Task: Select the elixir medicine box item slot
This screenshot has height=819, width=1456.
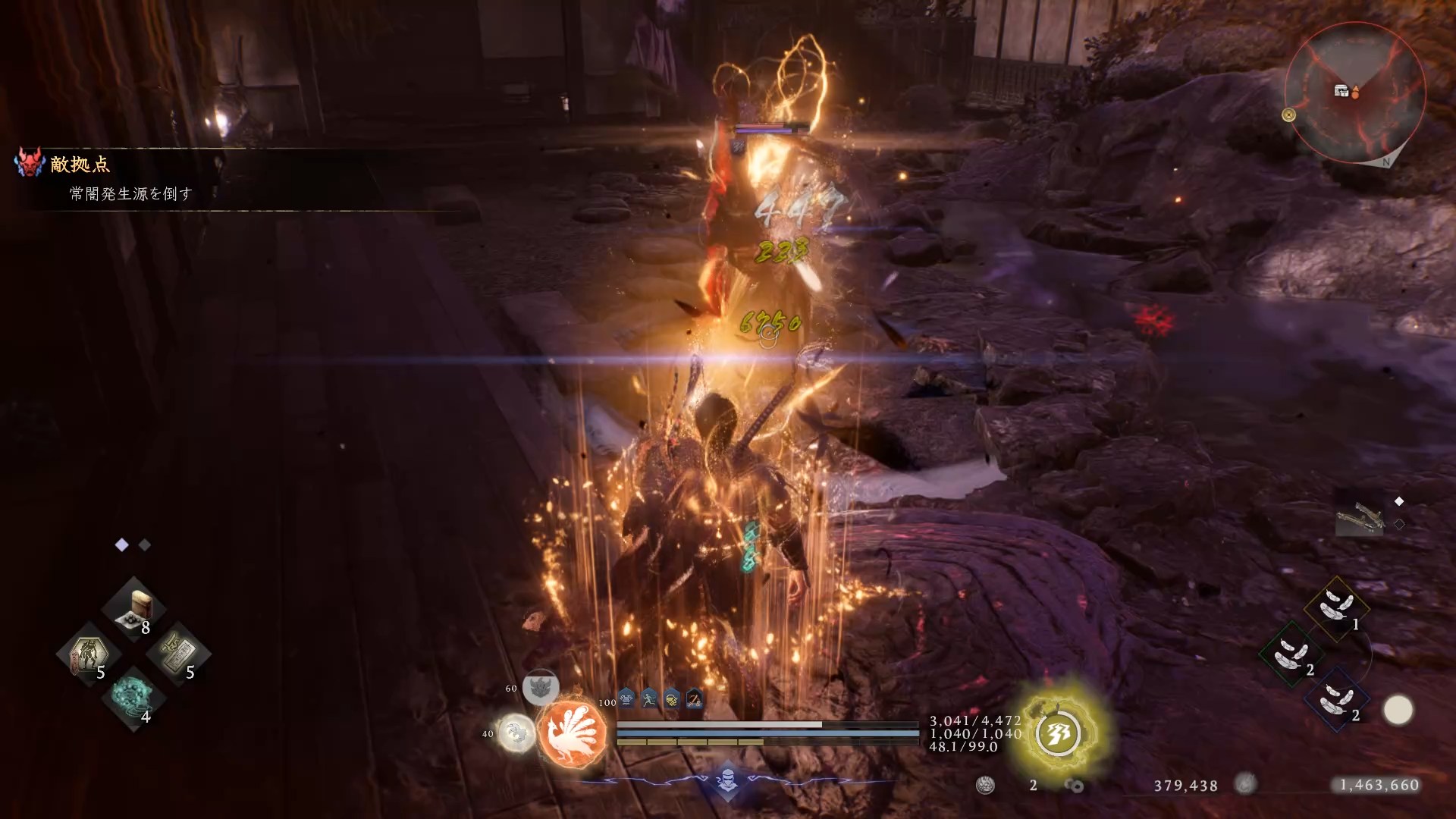Action: click(134, 608)
